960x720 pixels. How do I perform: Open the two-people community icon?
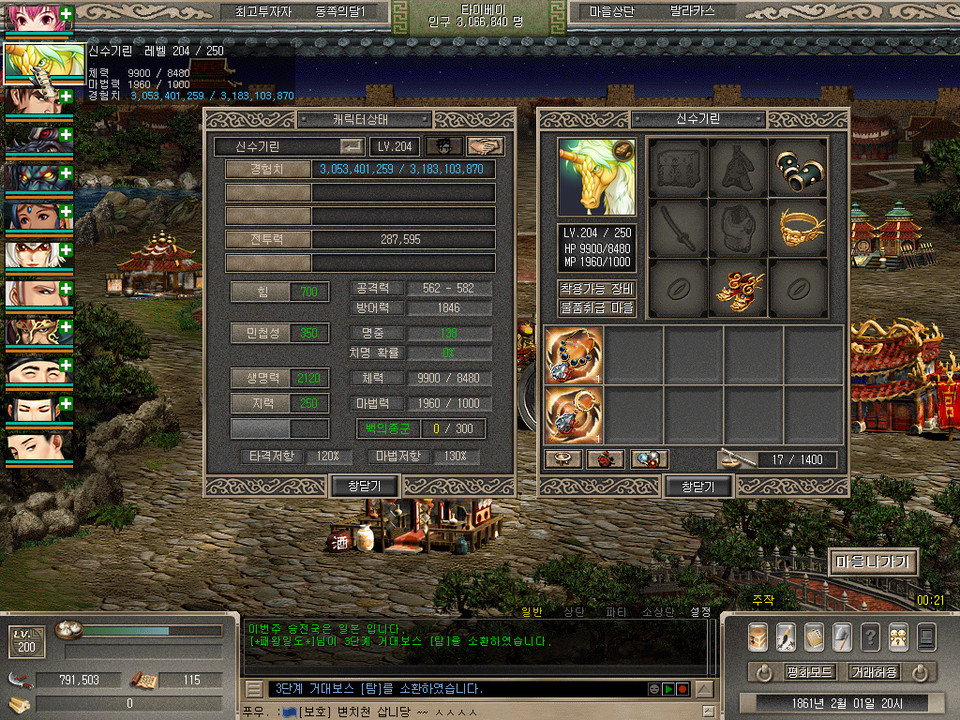tap(898, 636)
